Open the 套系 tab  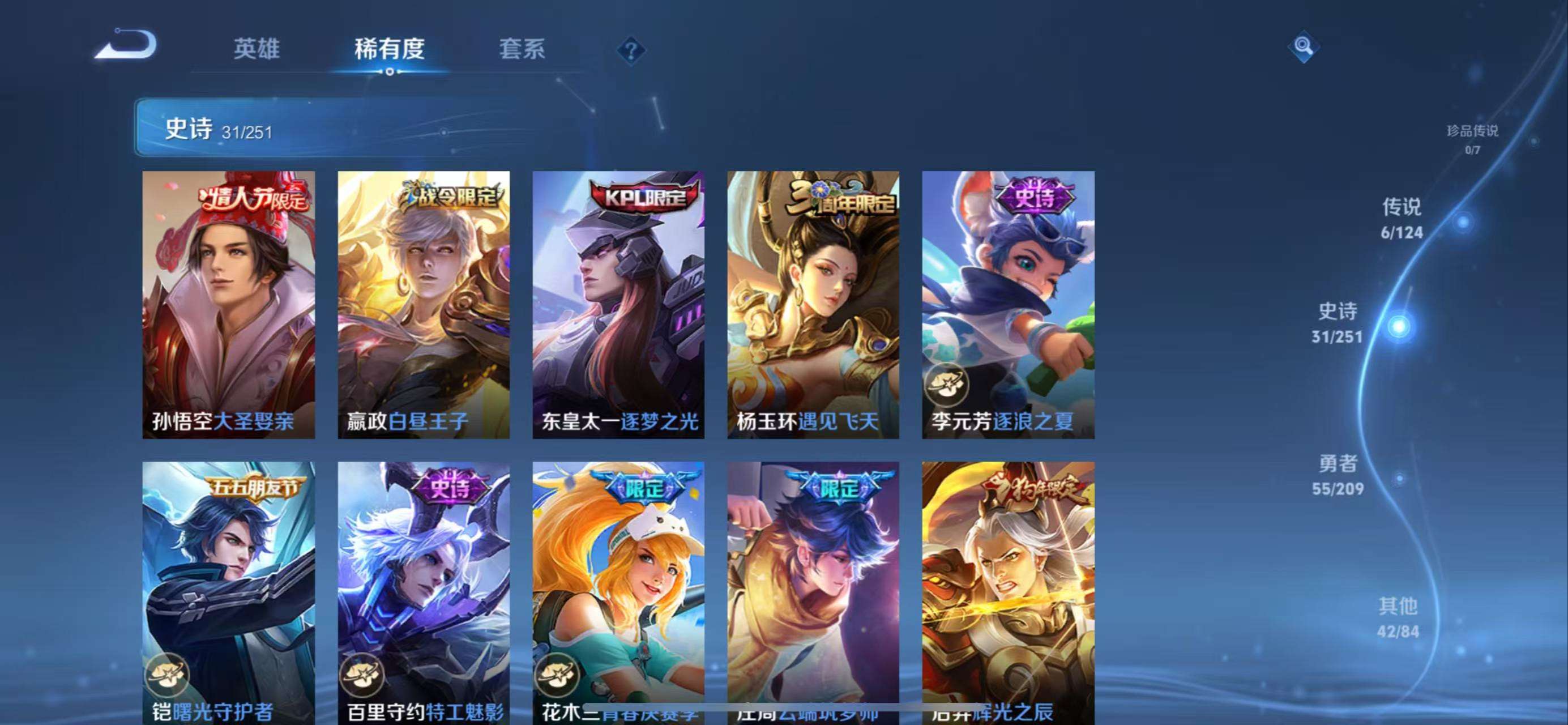pyautogui.click(x=522, y=49)
